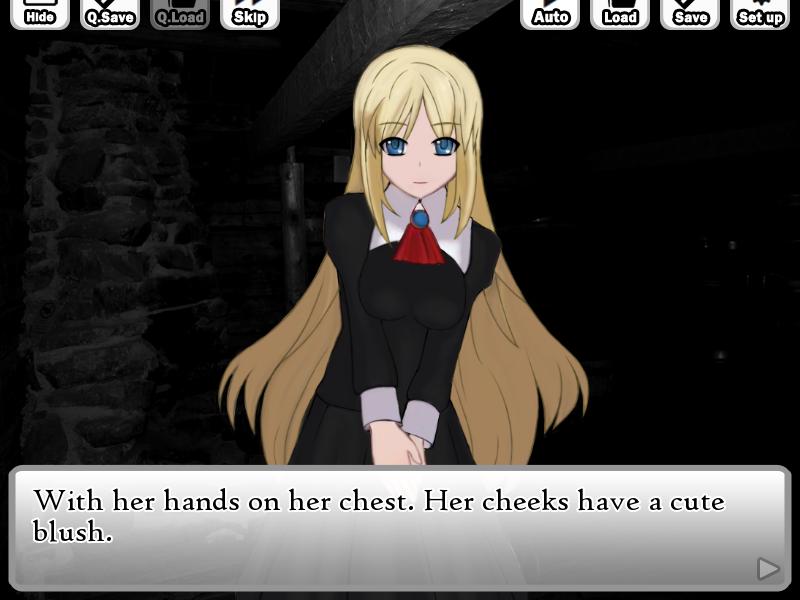Open the Set up options
Image resolution: width=800 pixels, height=600 pixels.
pos(760,14)
